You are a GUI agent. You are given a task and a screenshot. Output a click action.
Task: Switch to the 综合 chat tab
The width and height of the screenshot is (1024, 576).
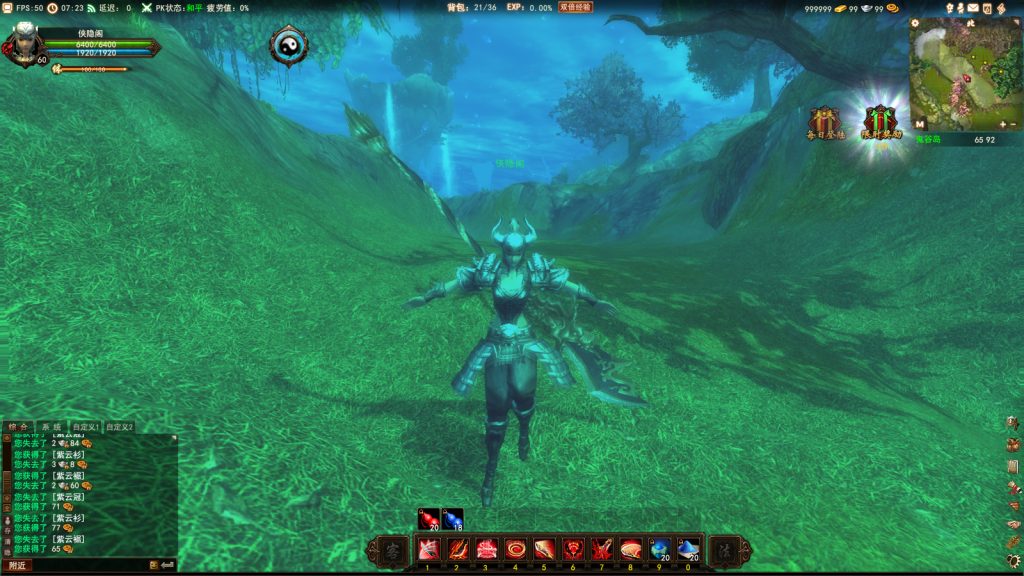(x=18, y=427)
